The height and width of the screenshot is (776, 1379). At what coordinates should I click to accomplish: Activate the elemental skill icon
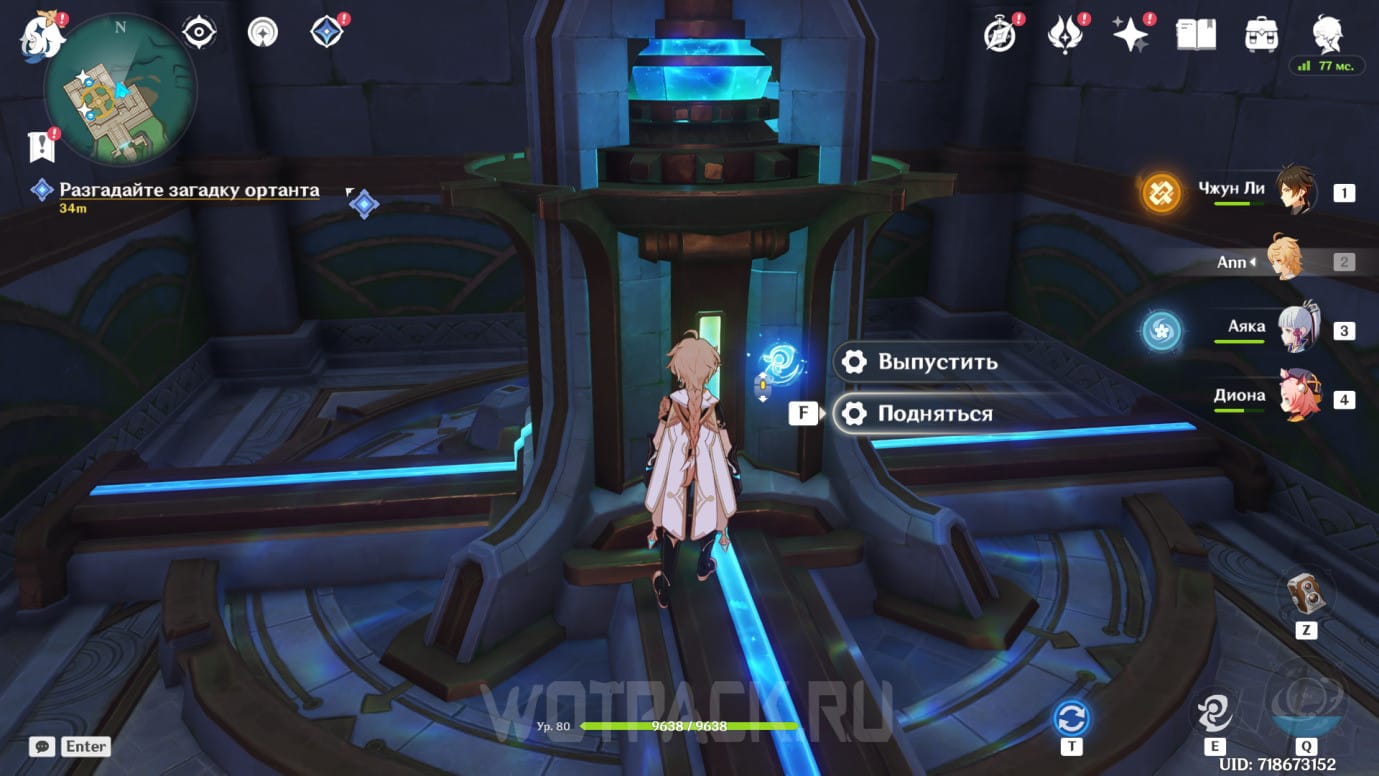coord(1216,711)
